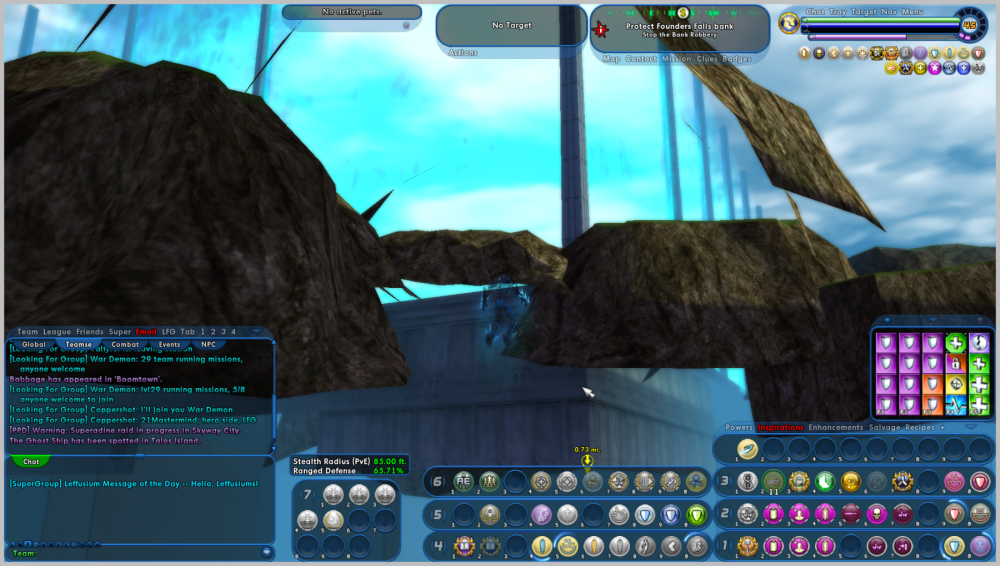1000x566 pixels.
Task: View the Badges list
Action: [737, 59]
